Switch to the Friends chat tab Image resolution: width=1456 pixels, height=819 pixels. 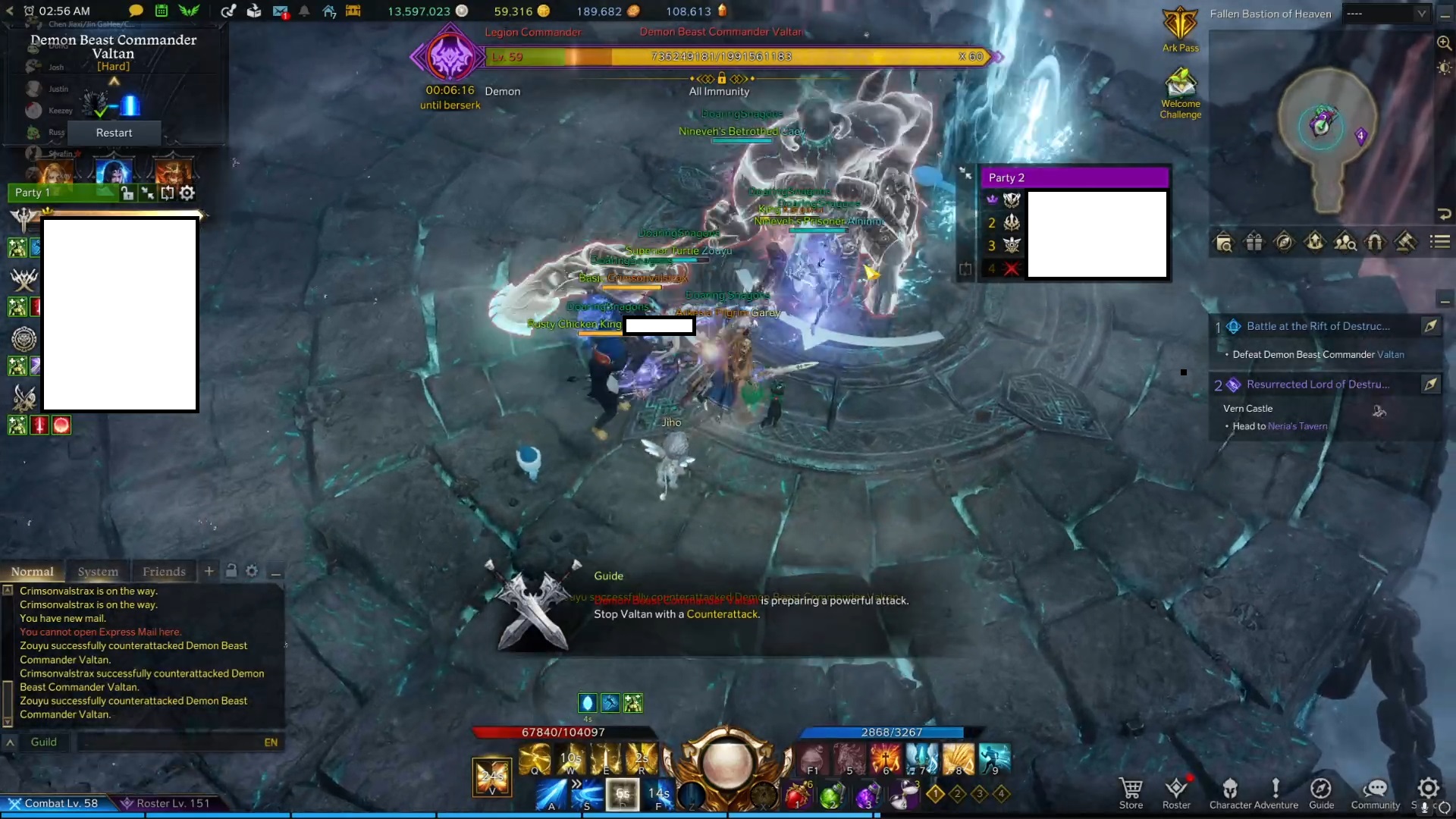pyautogui.click(x=164, y=571)
